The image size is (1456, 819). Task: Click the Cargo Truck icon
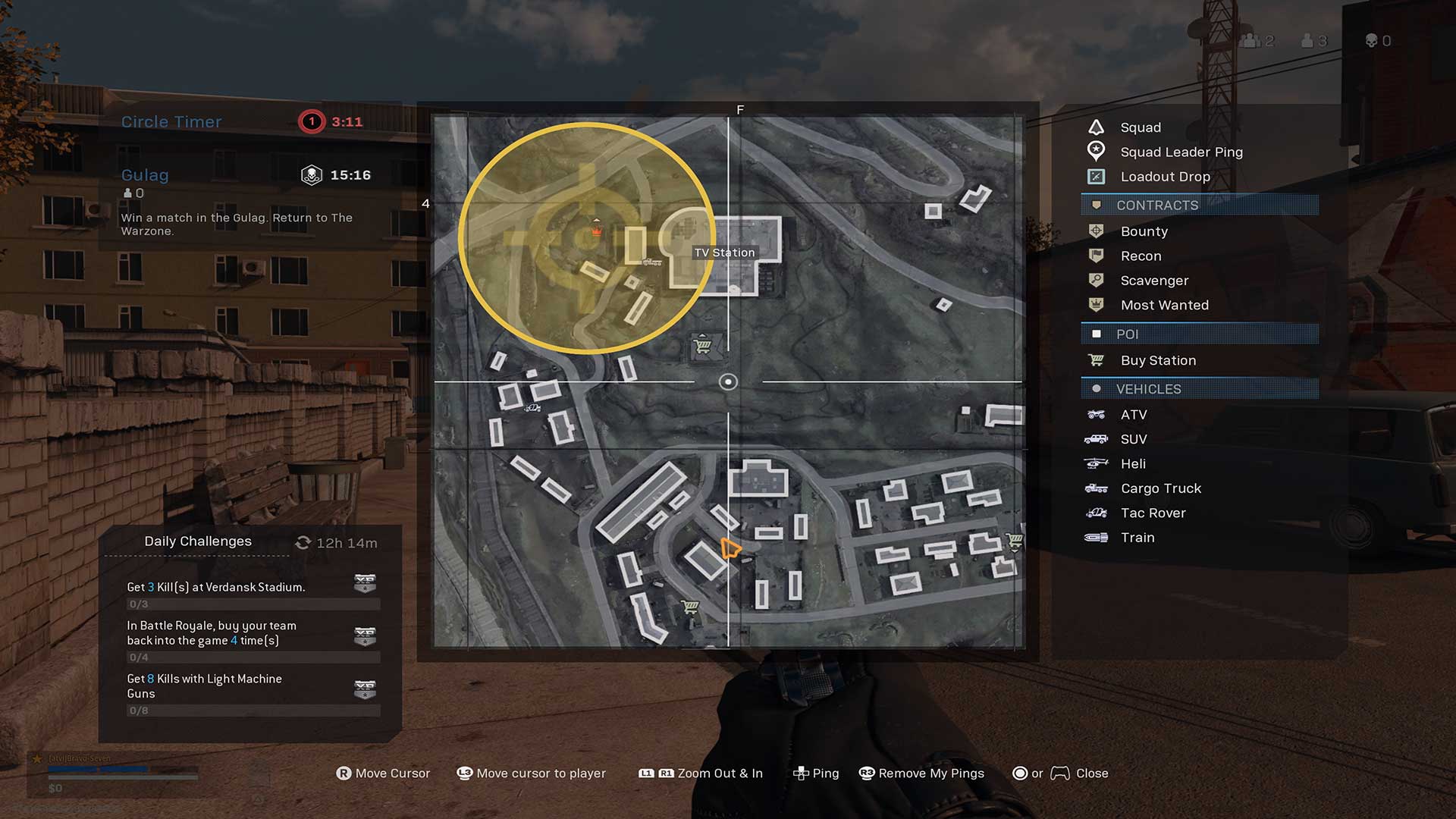[x=1095, y=488]
